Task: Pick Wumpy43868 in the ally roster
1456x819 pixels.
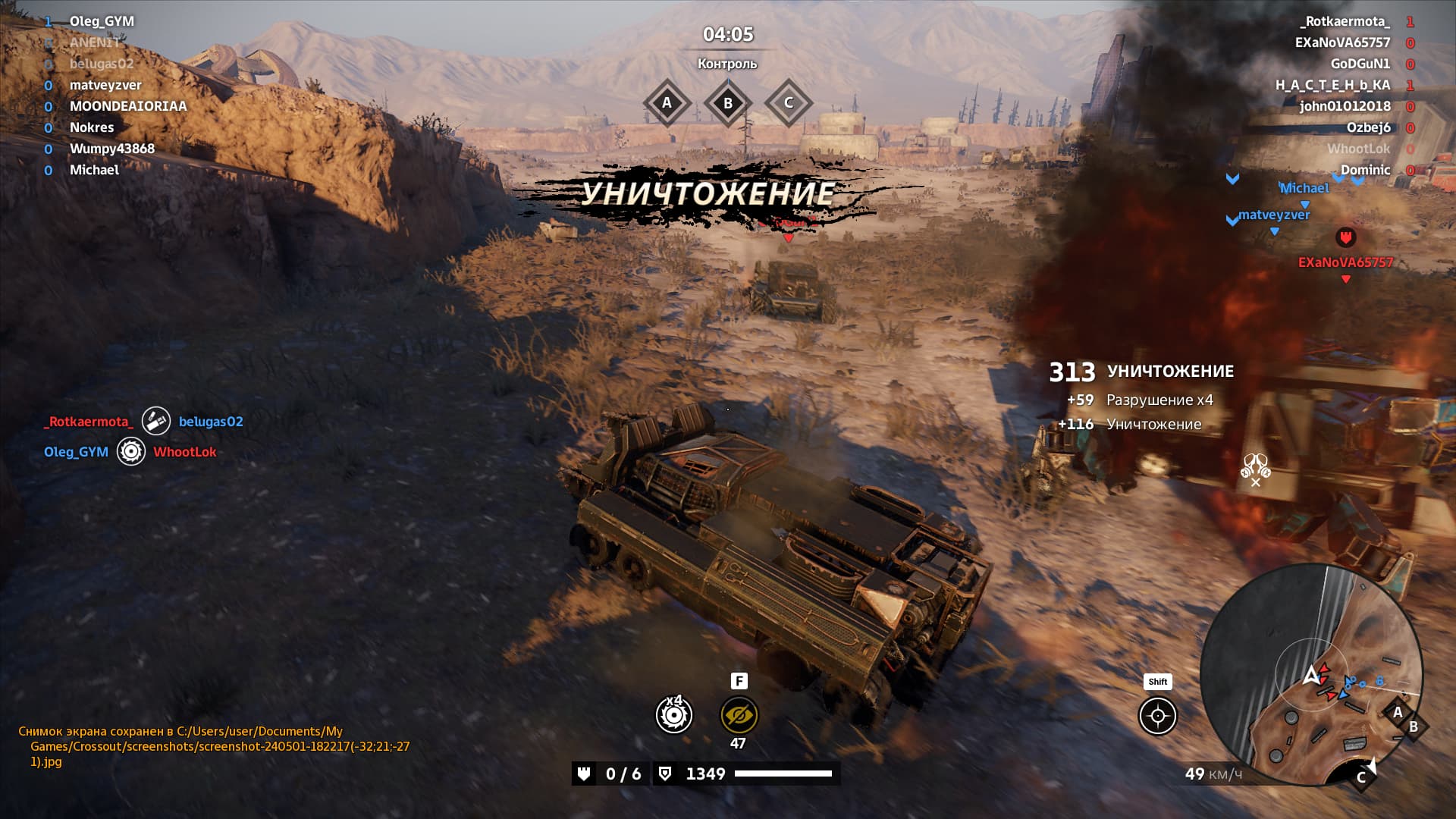Action: pyautogui.click(x=112, y=149)
